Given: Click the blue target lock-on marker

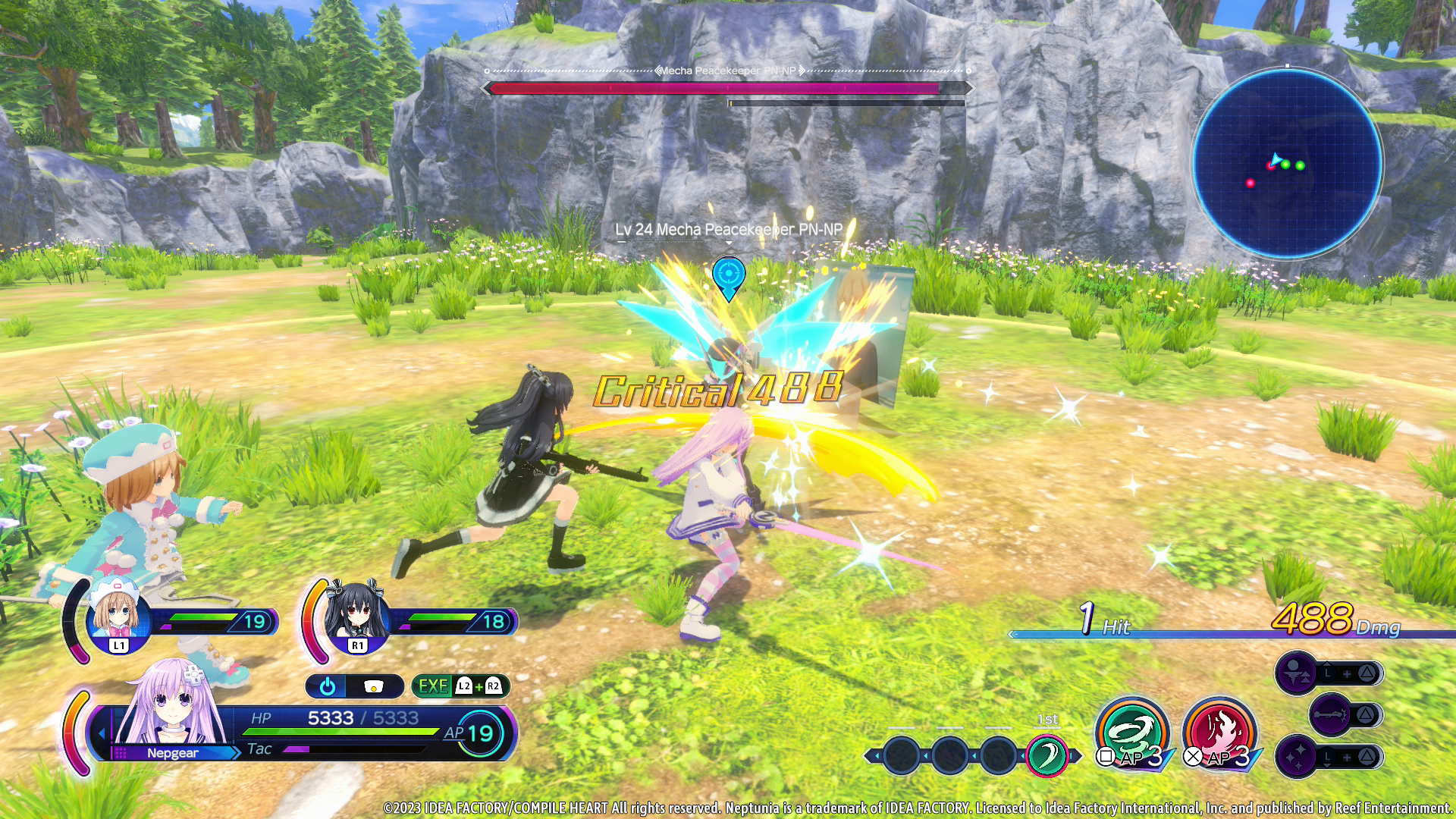Looking at the screenshot, I should pyautogui.click(x=729, y=276).
